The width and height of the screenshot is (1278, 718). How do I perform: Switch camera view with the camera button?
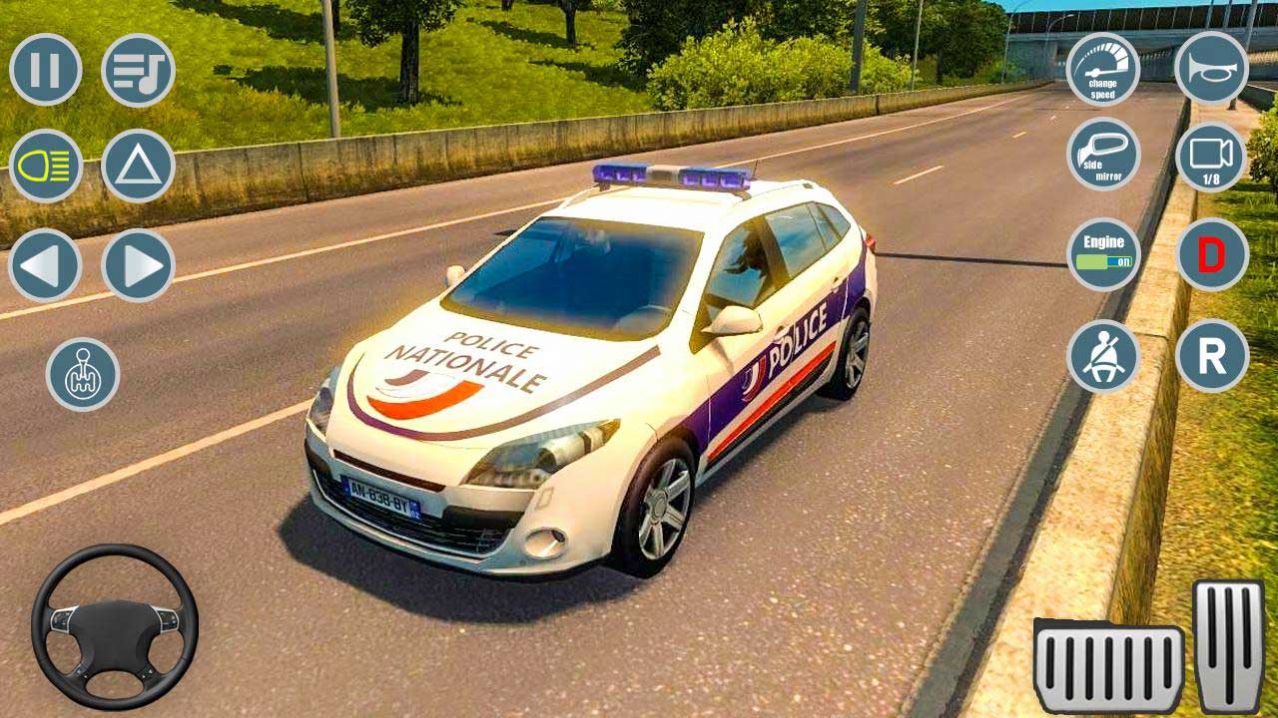coord(1212,157)
